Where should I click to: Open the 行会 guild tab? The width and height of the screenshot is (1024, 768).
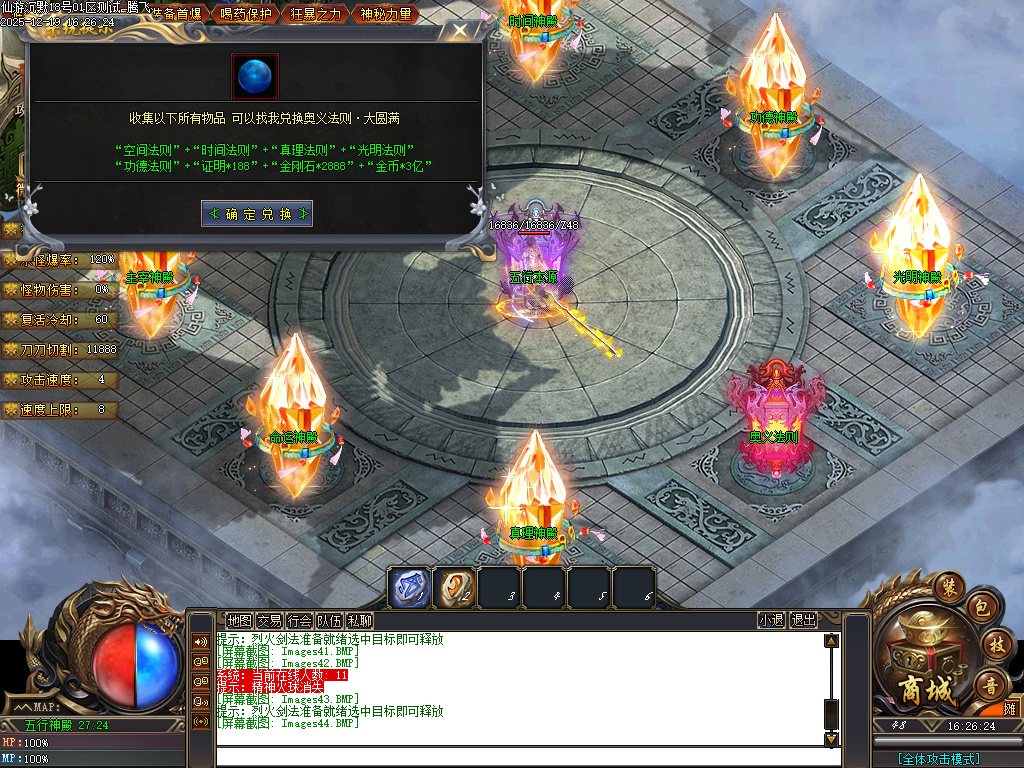(299, 620)
